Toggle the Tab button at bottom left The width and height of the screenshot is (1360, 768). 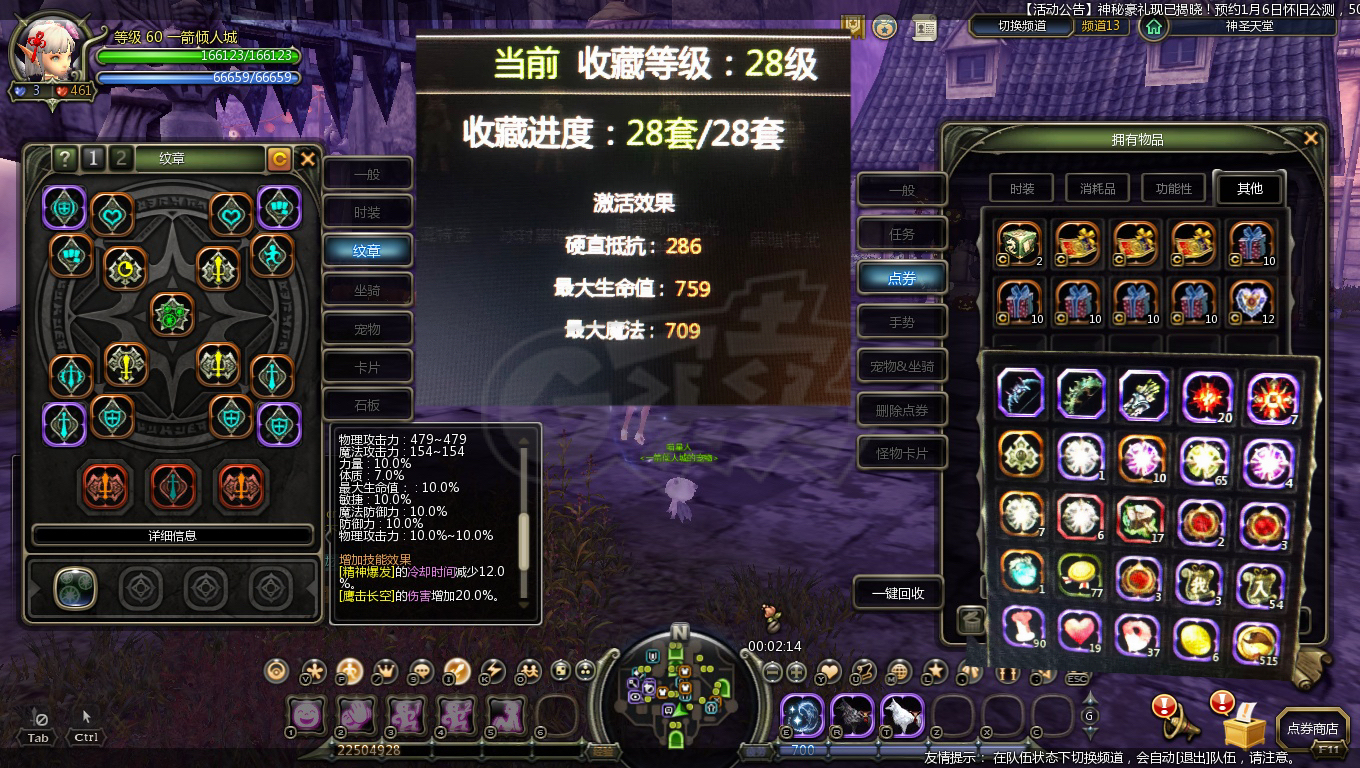(x=38, y=737)
